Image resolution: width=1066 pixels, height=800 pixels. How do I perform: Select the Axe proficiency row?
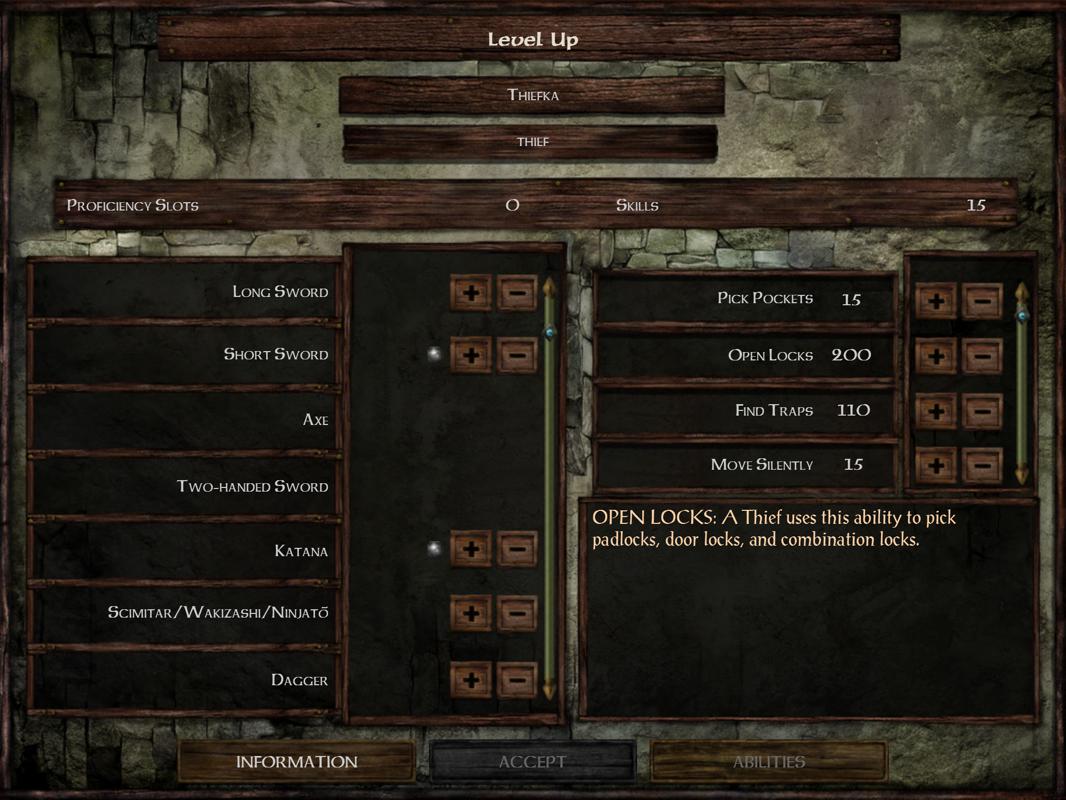click(x=185, y=420)
